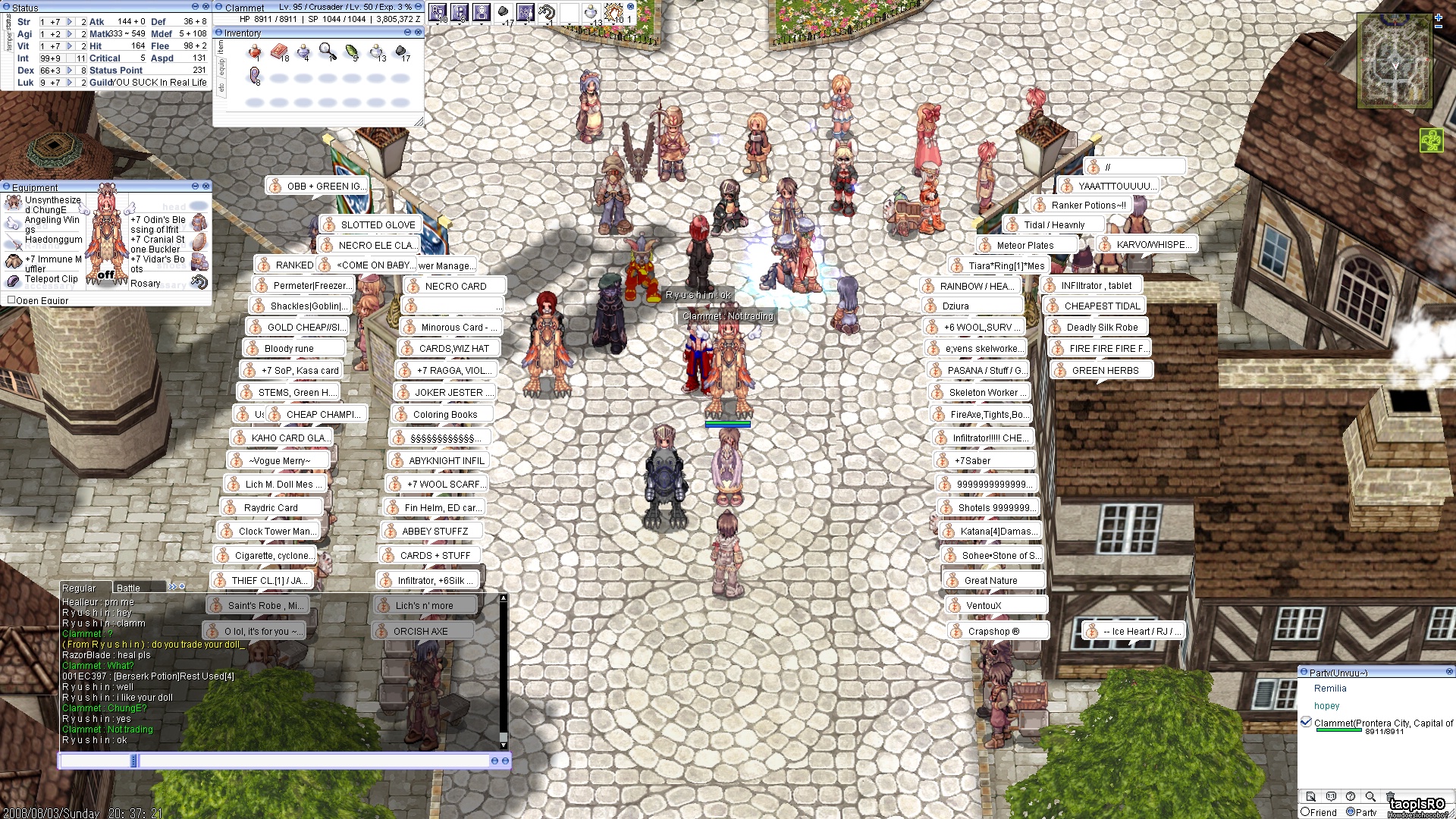Raise the Str stat with its arrow
This screenshot has width=1456, height=819.
pos(70,22)
